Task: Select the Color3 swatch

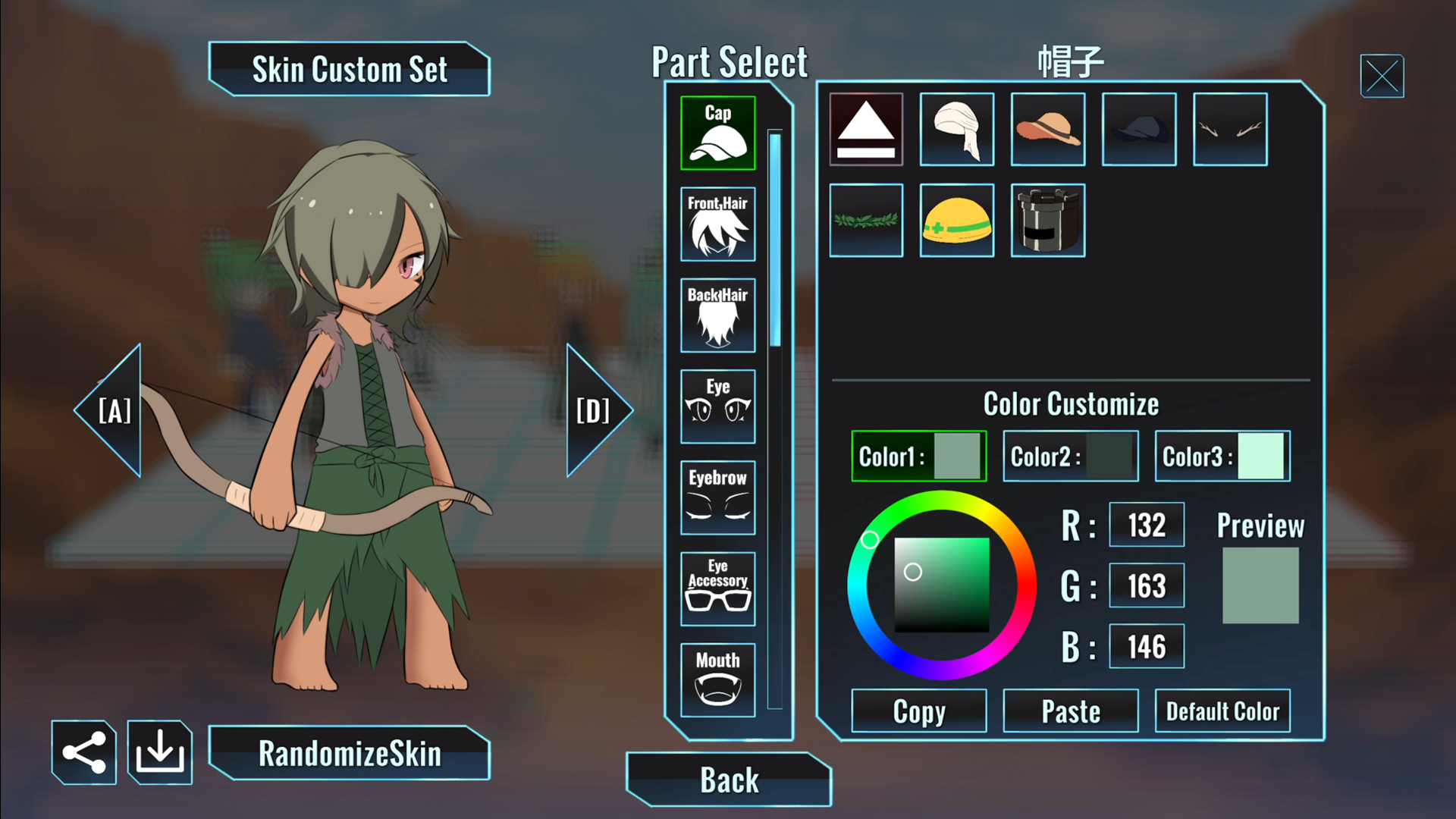Action: [x=1222, y=457]
